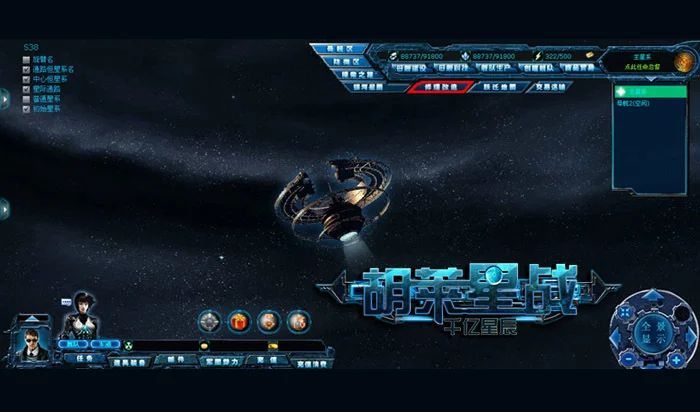Click the 全屏显示 fullscreen button
Image resolution: width=700 pixels, height=412 pixels.
tap(652, 328)
